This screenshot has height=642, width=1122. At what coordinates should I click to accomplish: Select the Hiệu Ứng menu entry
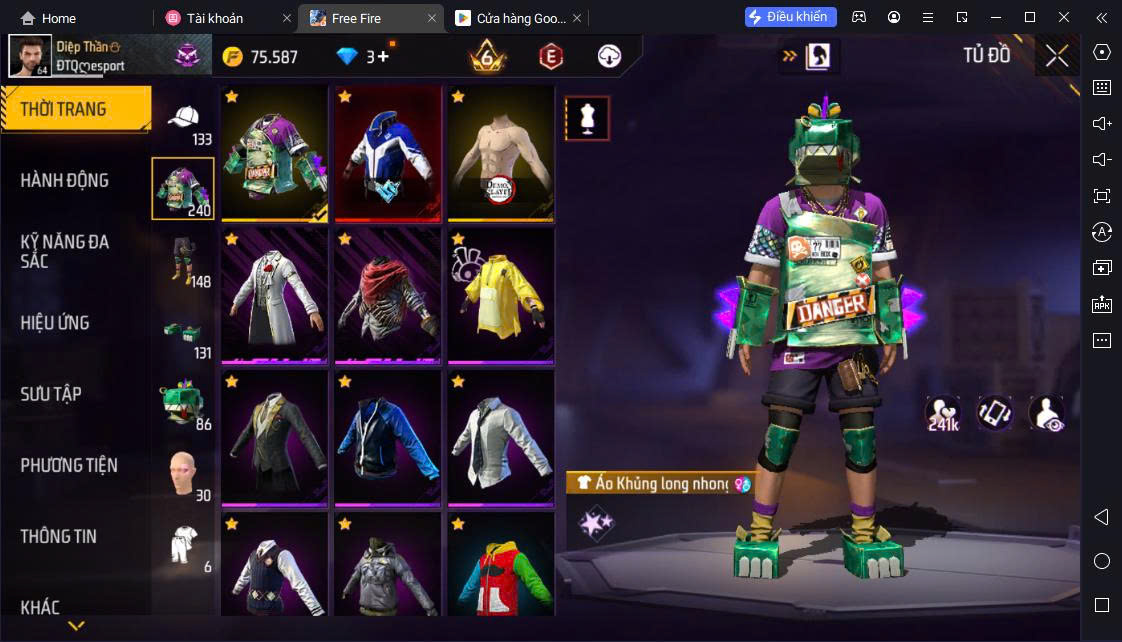[x=55, y=323]
